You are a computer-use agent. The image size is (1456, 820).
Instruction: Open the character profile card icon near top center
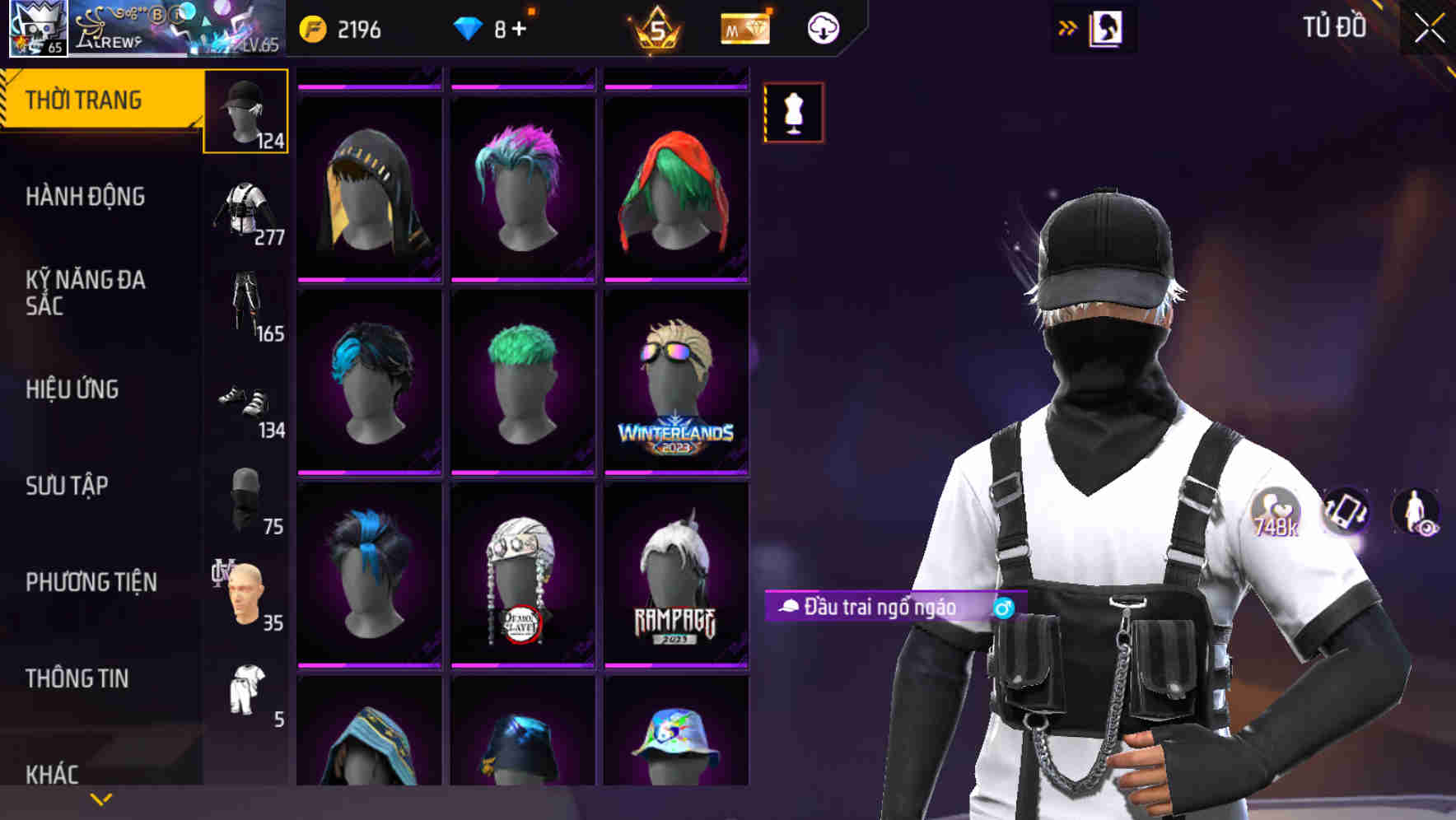point(1108,27)
